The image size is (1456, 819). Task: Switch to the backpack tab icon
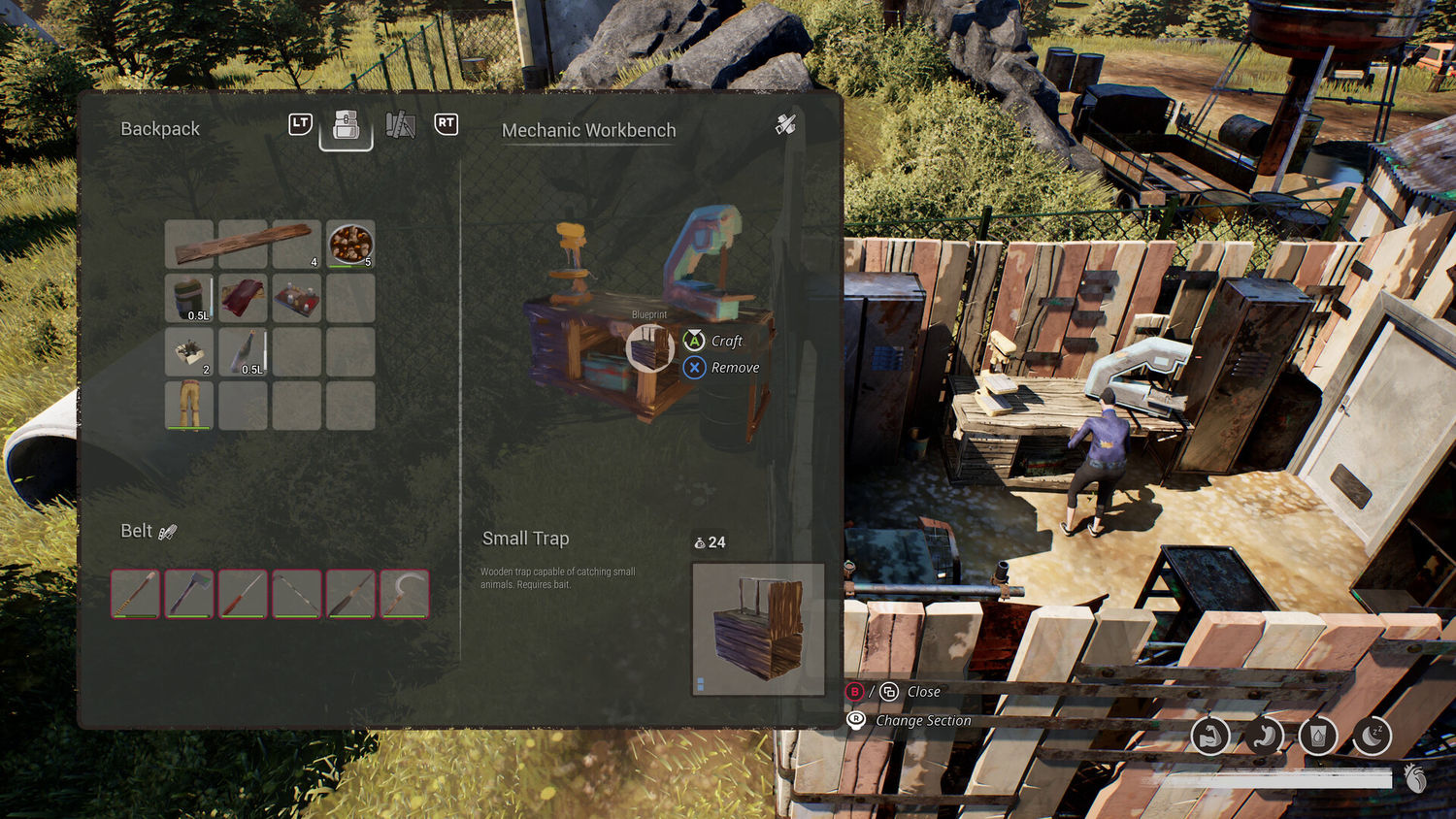pos(347,125)
